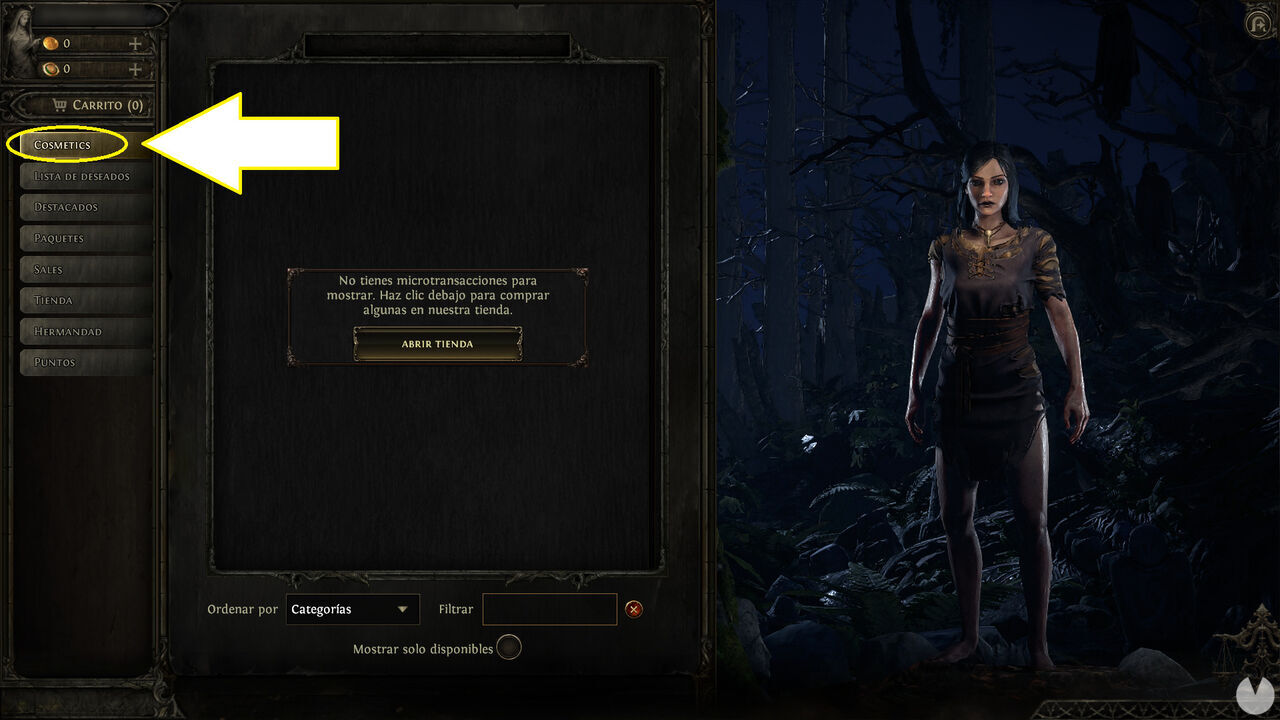Viewport: 1280px width, 720px height.
Task: Toggle Mostrar solo disponibles
Action: click(508, 647)
